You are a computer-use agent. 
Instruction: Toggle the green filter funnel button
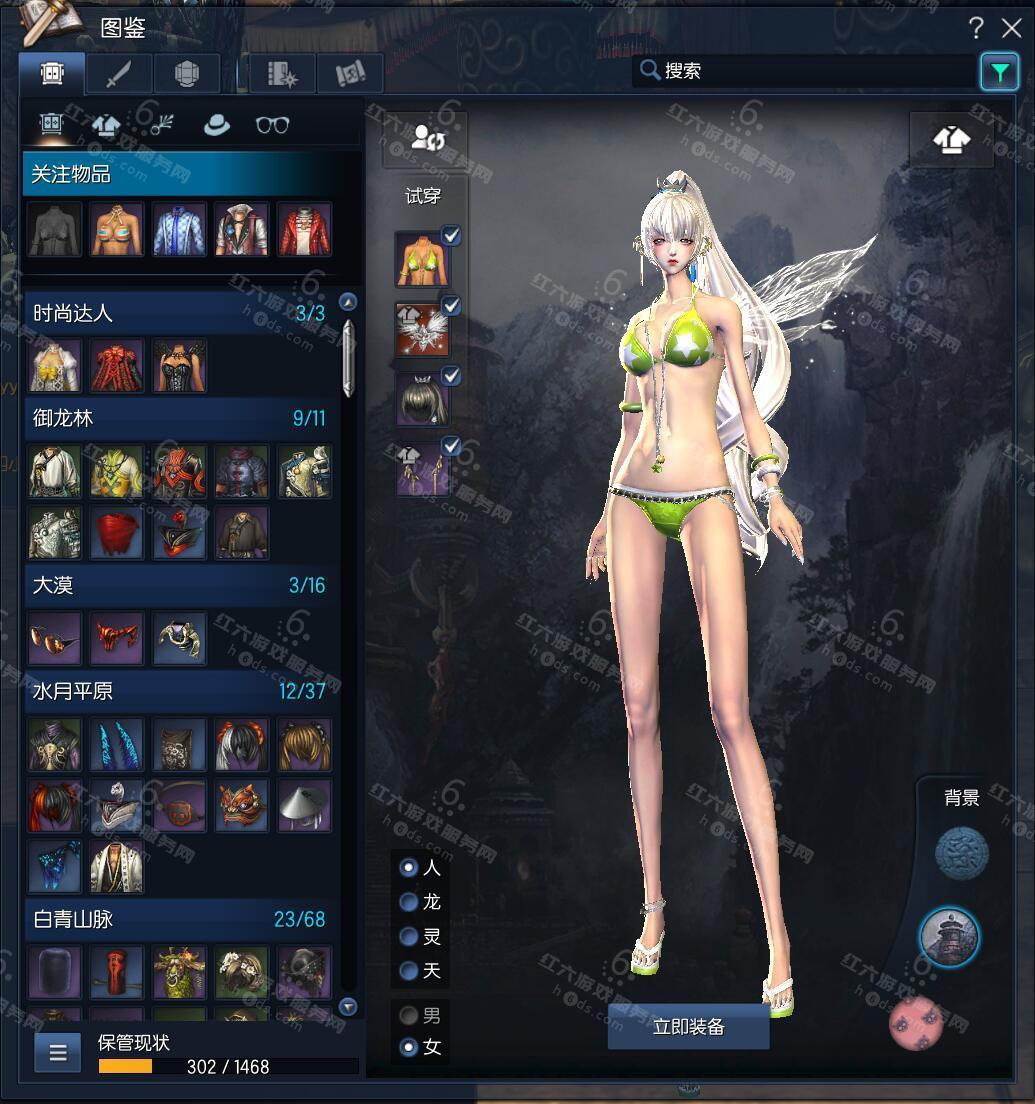998,71
